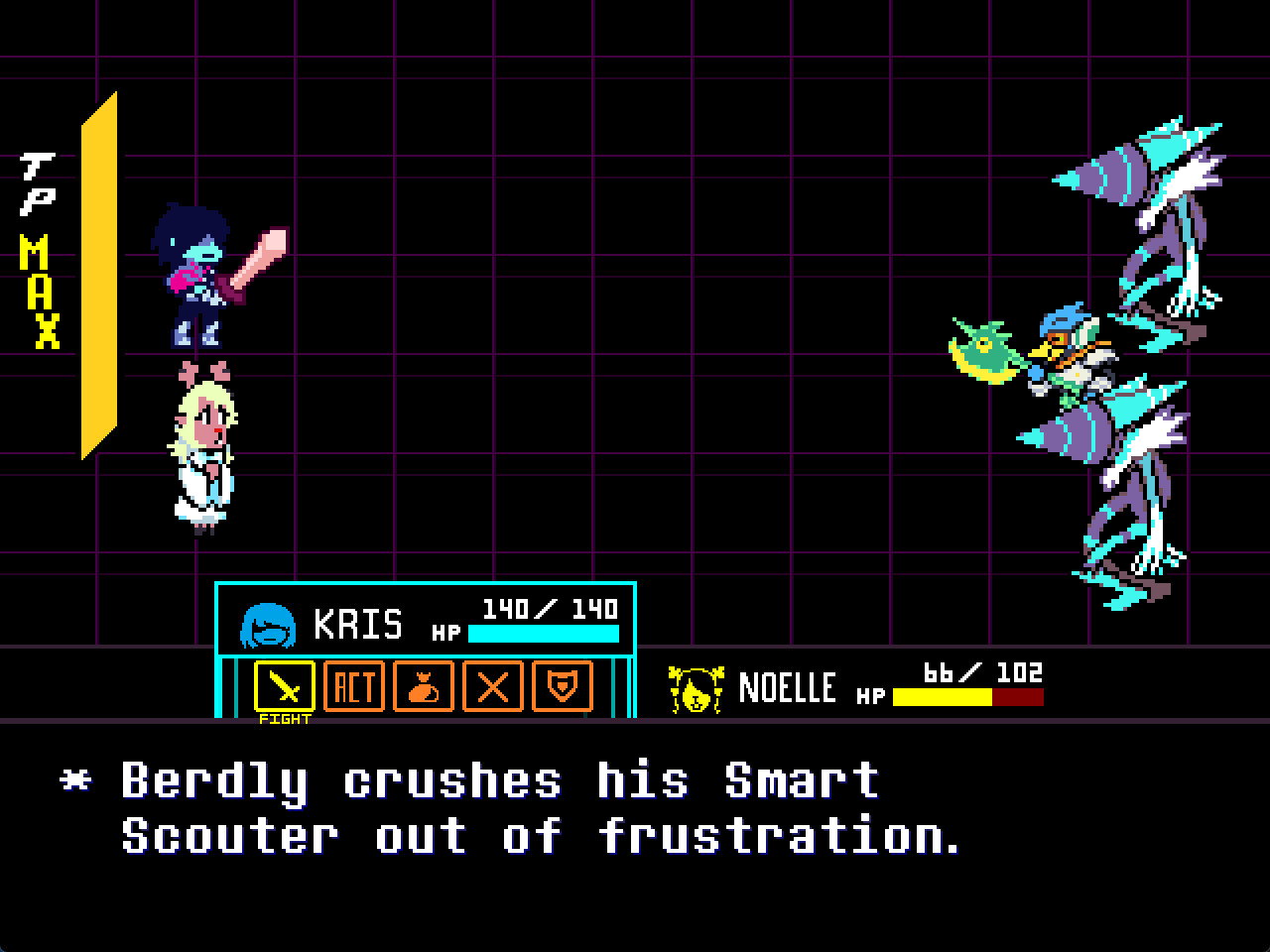Open the dialogue box to advance text

[x=635, y=838]
